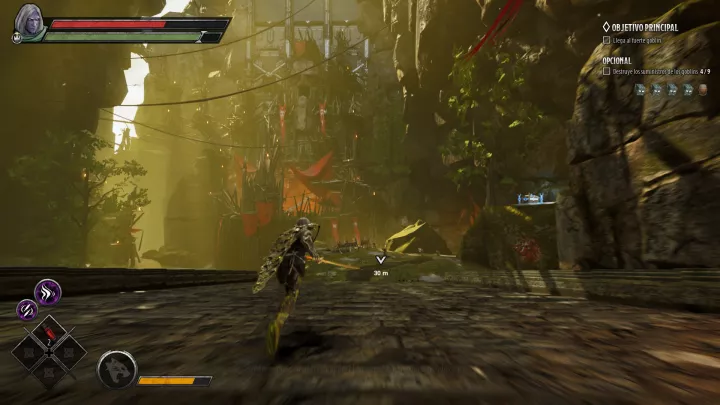Image resolution: width=720 pixels, height=405 pixels.
Task: Select the Objetivo Principal objective tracker
Action: [x=640, y=27]
